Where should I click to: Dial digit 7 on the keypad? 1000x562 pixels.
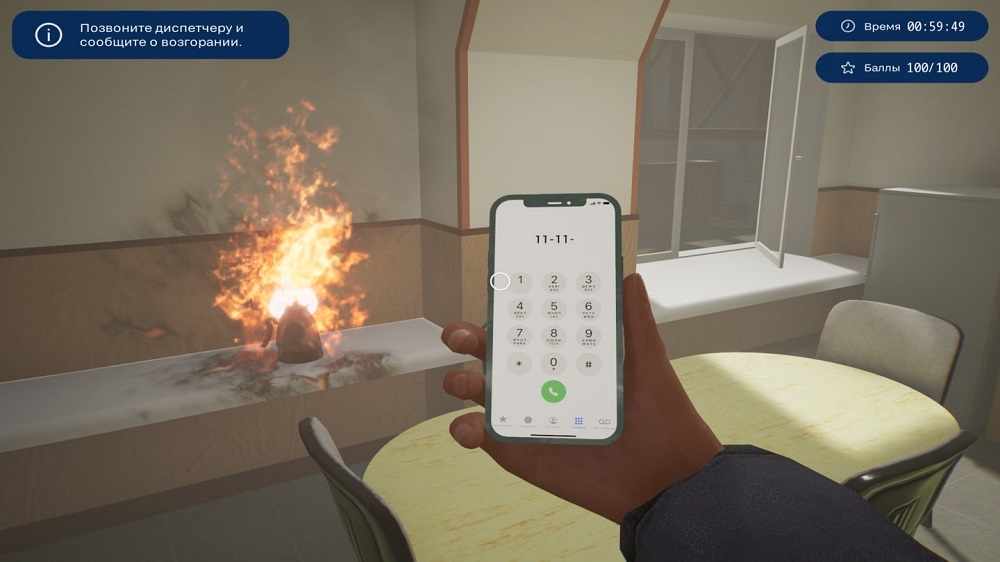[520, 336]
